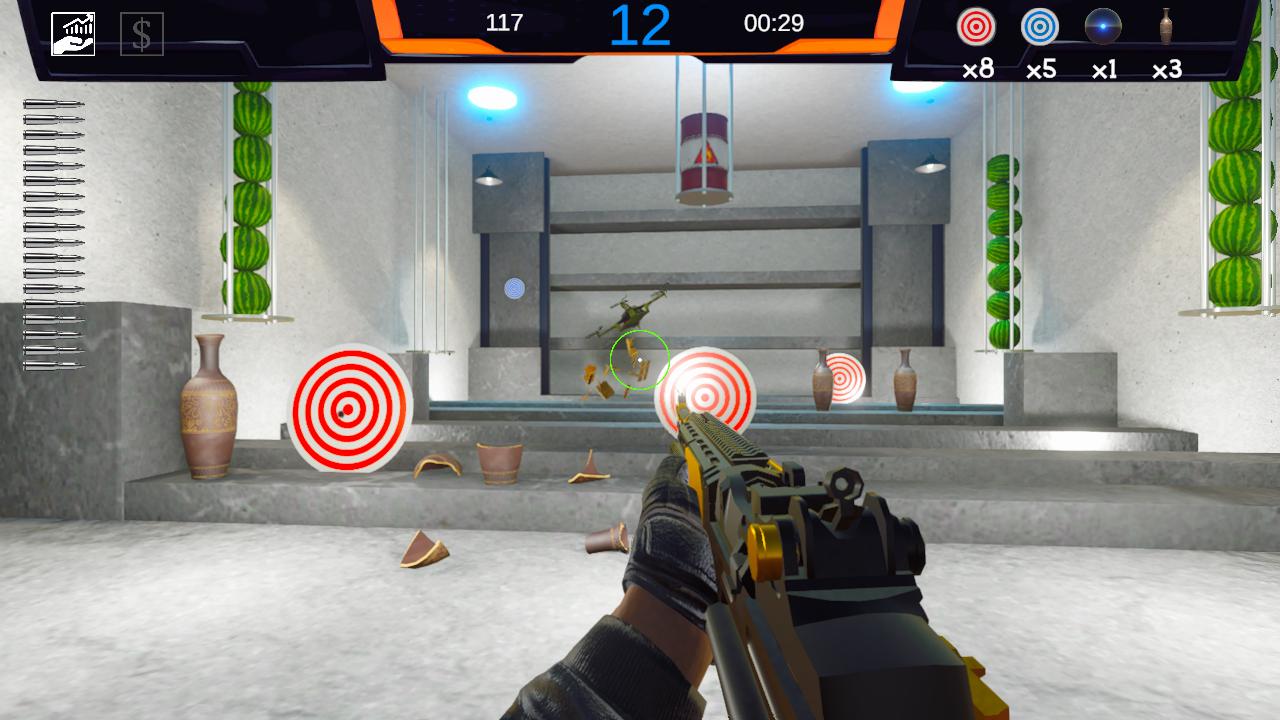
Task: Click the flammable barrel warning symbol
Action: click(705, 152)
